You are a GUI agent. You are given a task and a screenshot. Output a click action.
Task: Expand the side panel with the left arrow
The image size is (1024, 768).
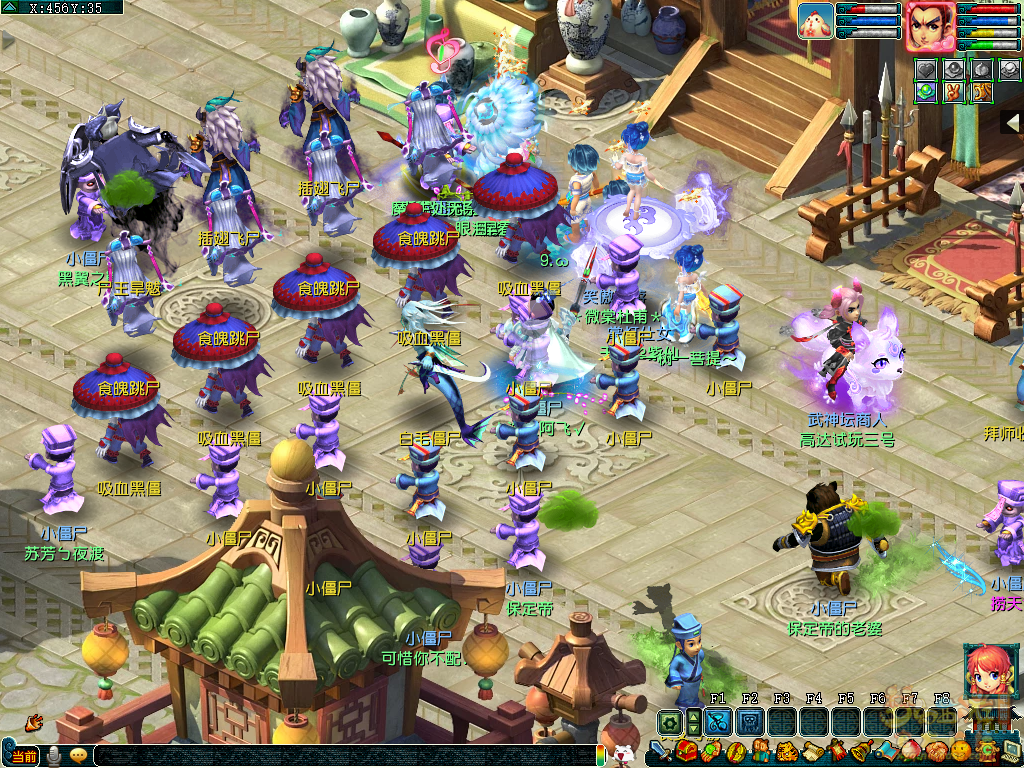pos(1013,121)
